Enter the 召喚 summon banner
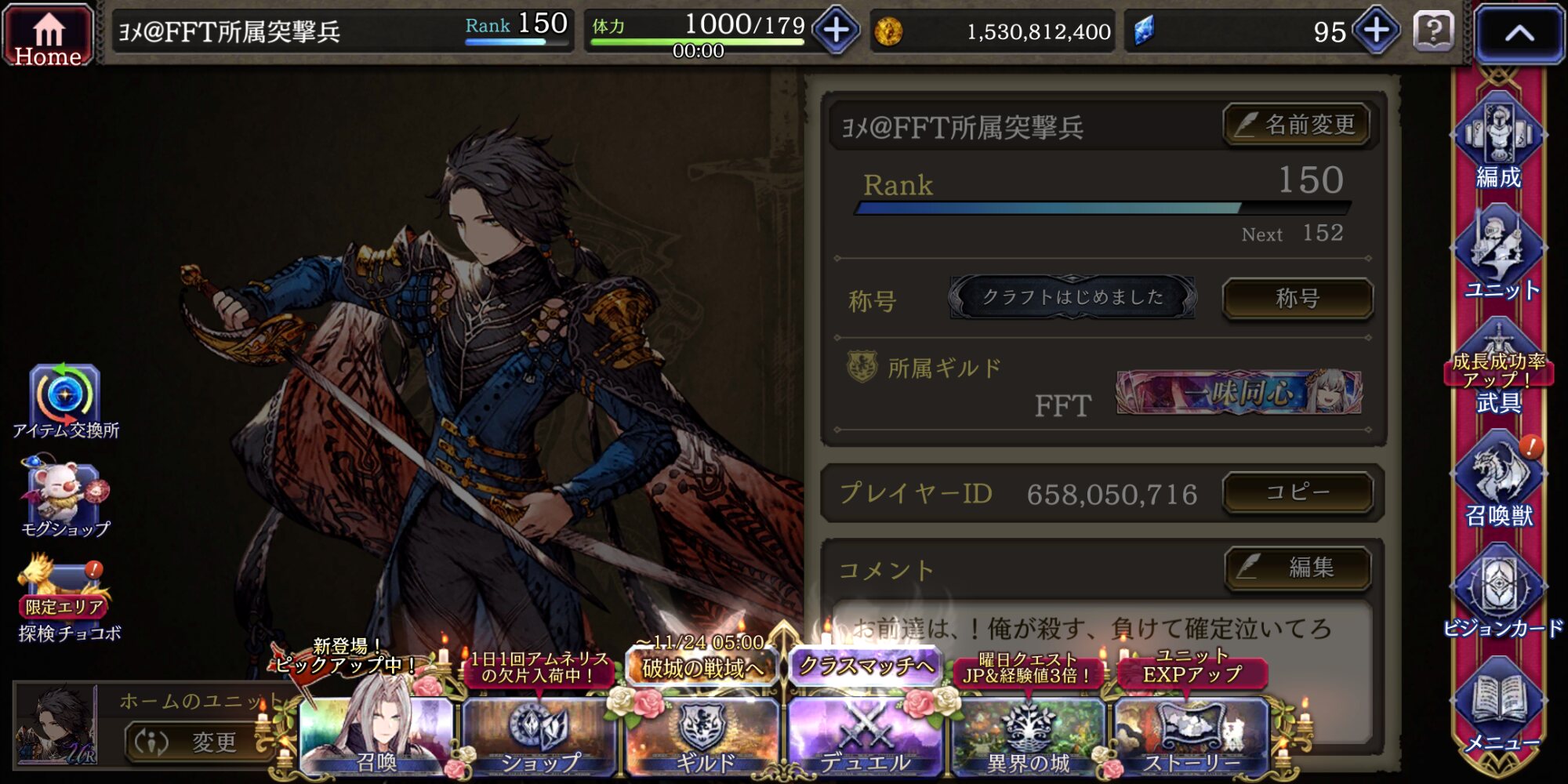The width and height of the screenshot is (1568, 784). (x=376, y=733)
